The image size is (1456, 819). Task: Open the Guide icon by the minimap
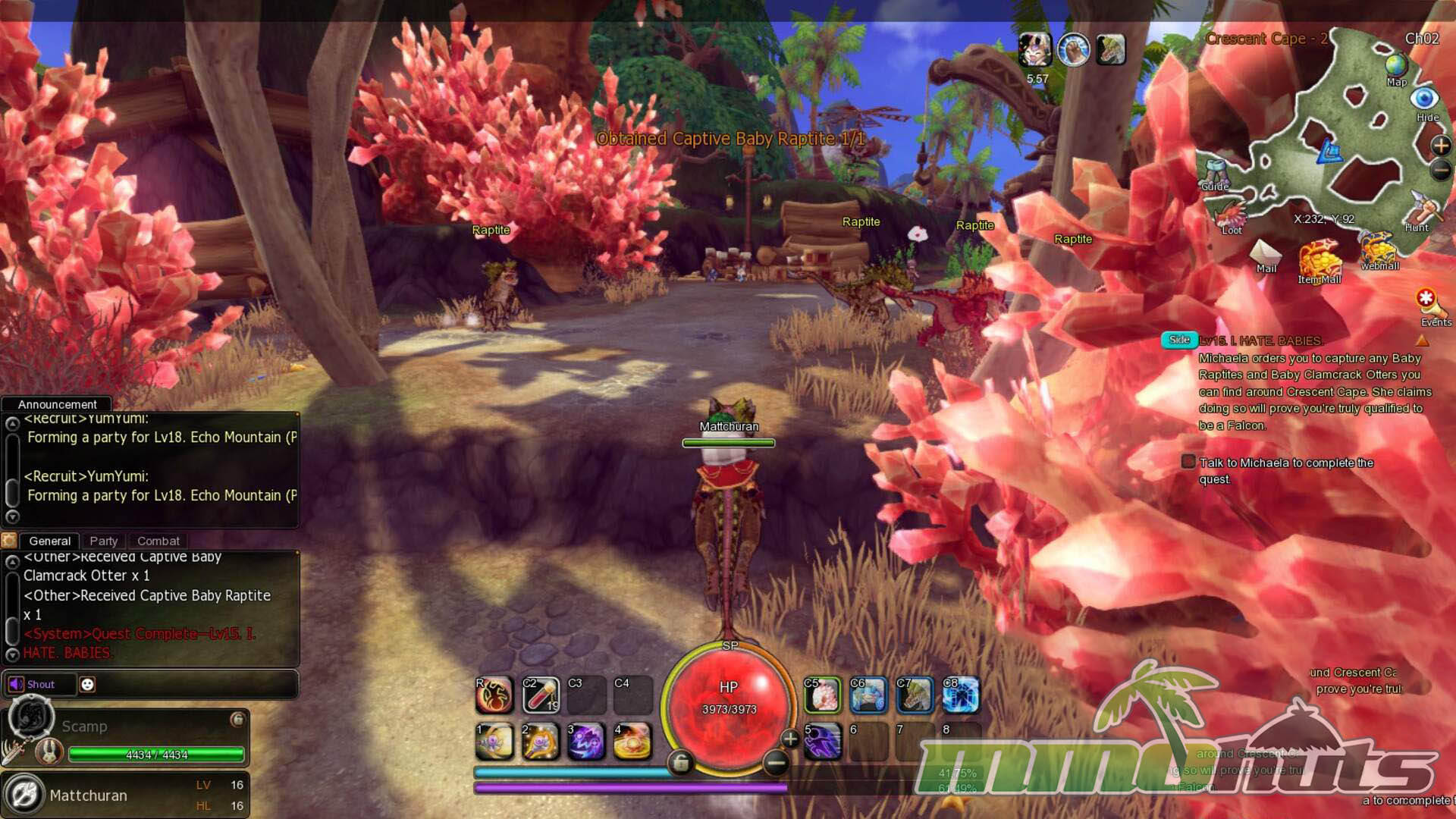click(1214, 174)
